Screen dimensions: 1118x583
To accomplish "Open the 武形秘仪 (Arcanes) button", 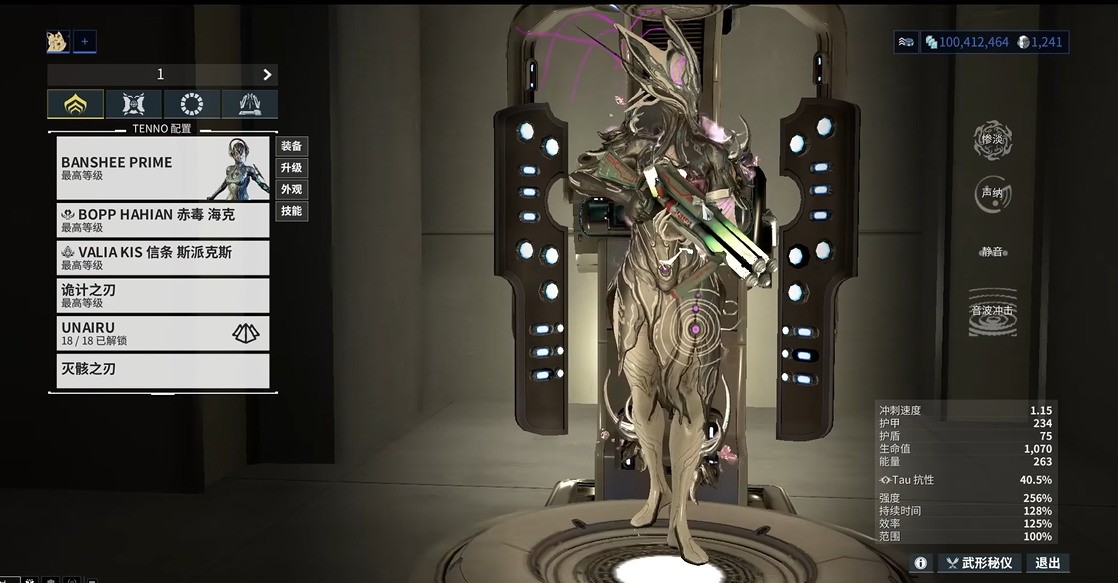I will click(978, 563).
